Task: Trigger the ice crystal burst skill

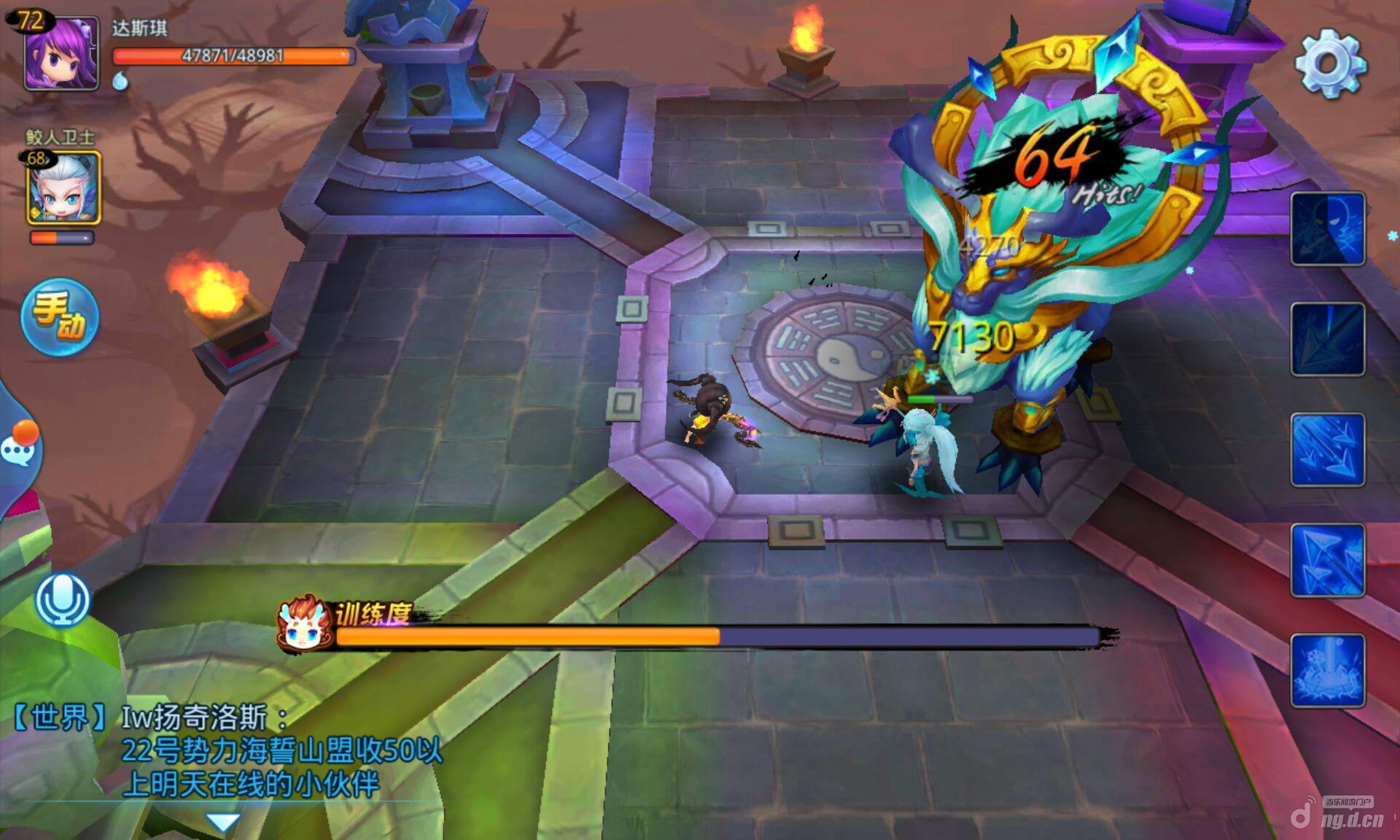Action: [x=1327, y=671]
